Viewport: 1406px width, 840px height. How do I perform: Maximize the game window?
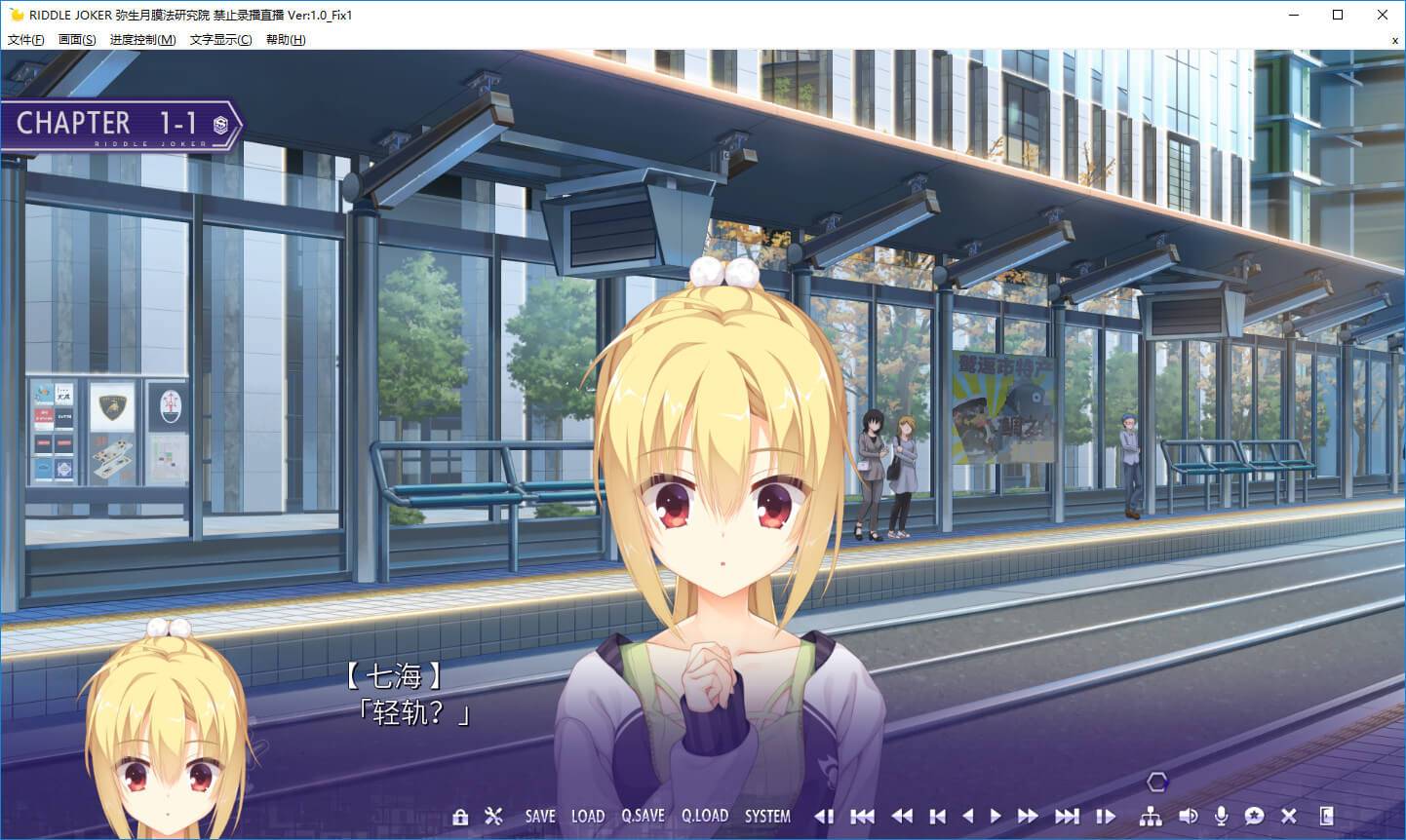(1338, 15)
